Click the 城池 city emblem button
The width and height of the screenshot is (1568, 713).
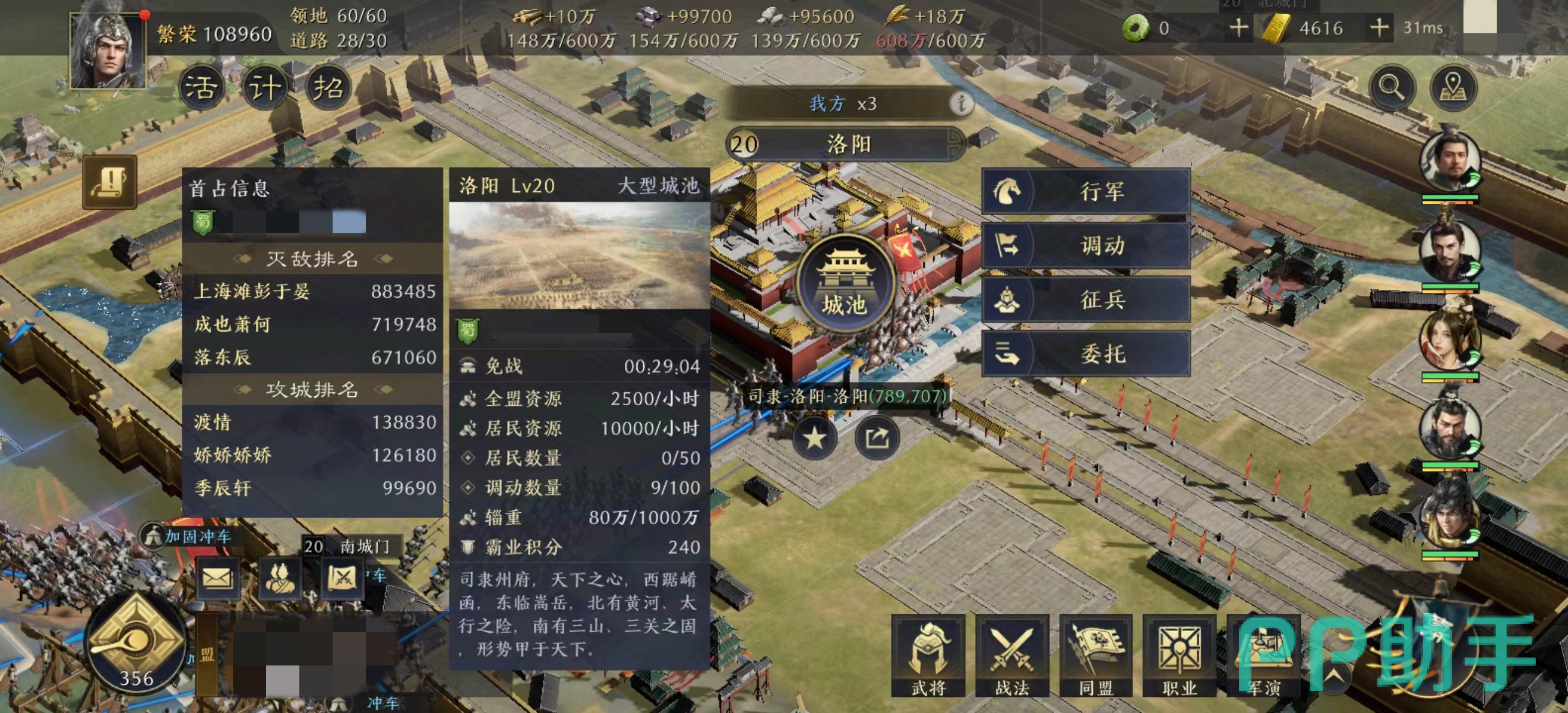(x=845, y=284)
